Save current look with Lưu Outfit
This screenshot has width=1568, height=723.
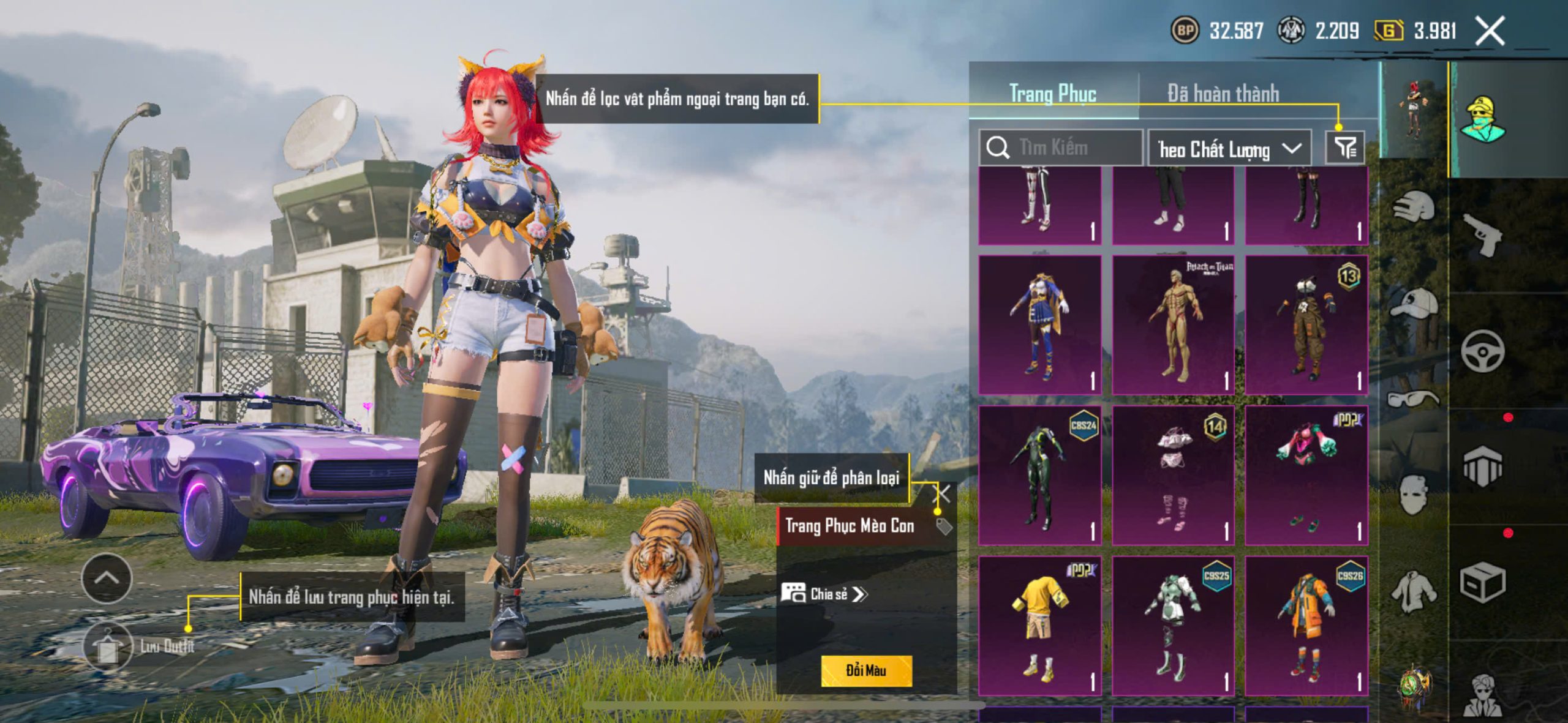(109, 646)
